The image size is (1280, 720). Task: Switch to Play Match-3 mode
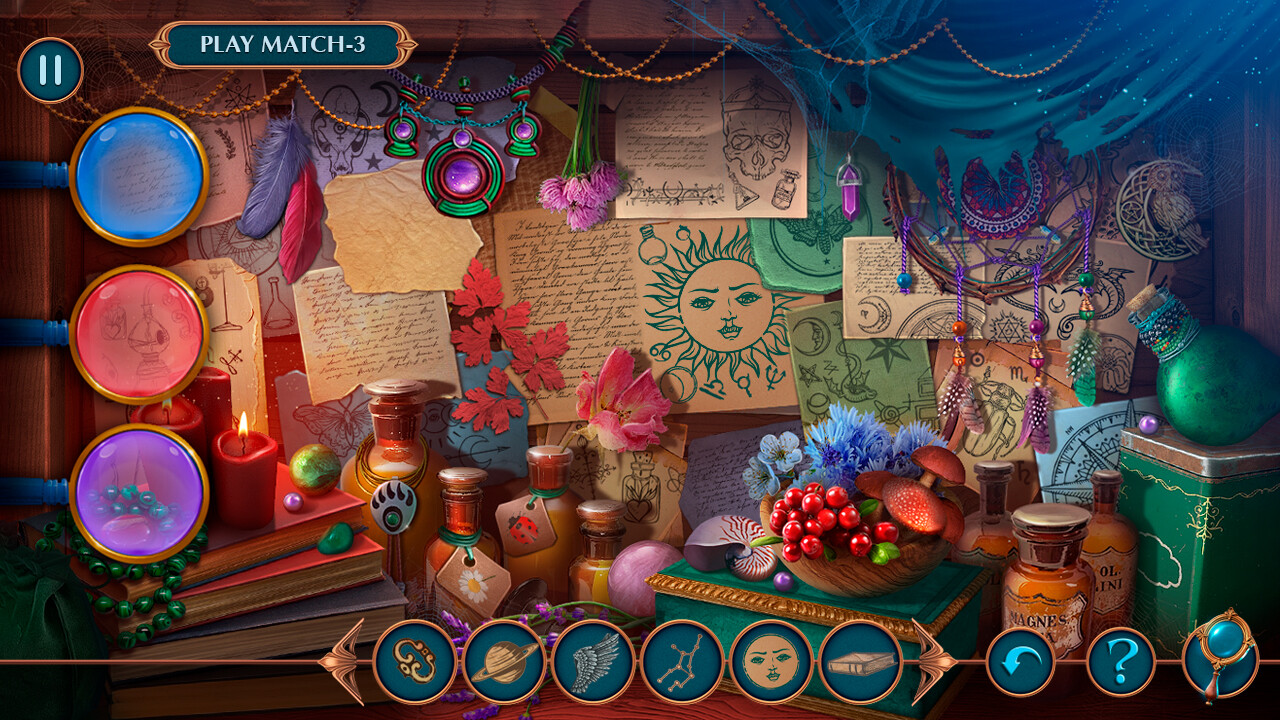coord(283,44)
